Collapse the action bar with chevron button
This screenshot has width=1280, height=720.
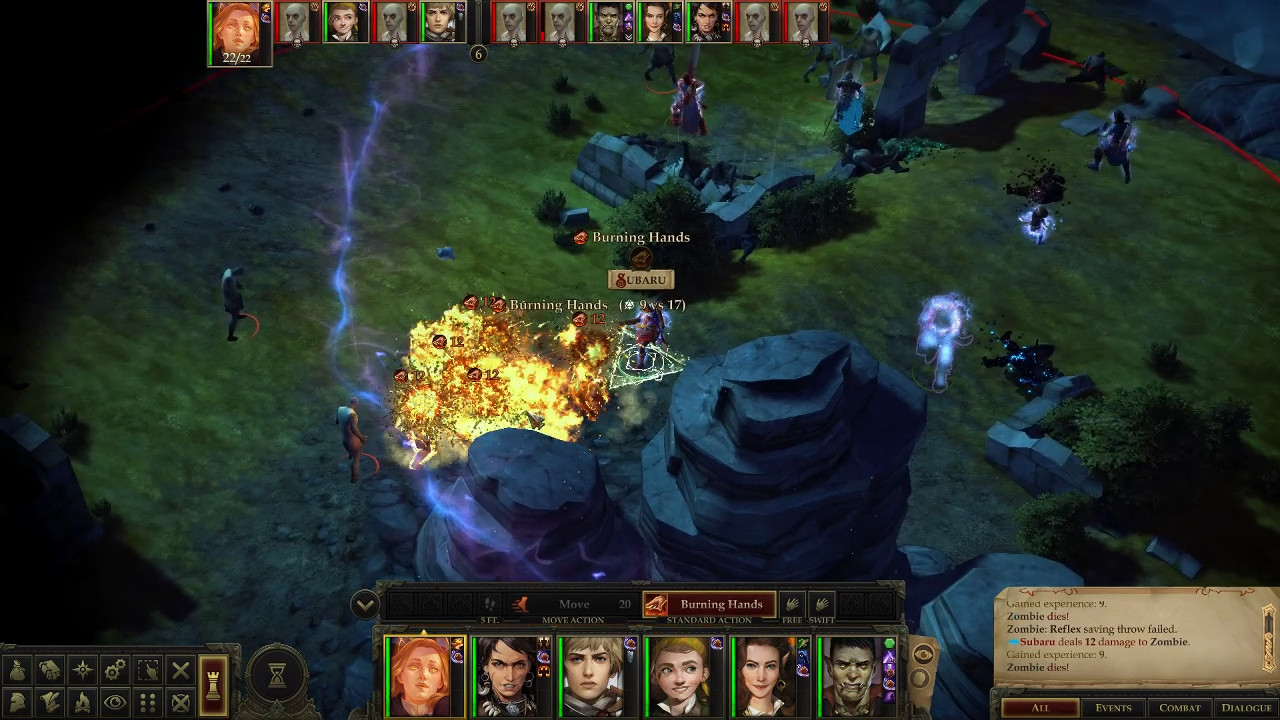coord(364,604)
